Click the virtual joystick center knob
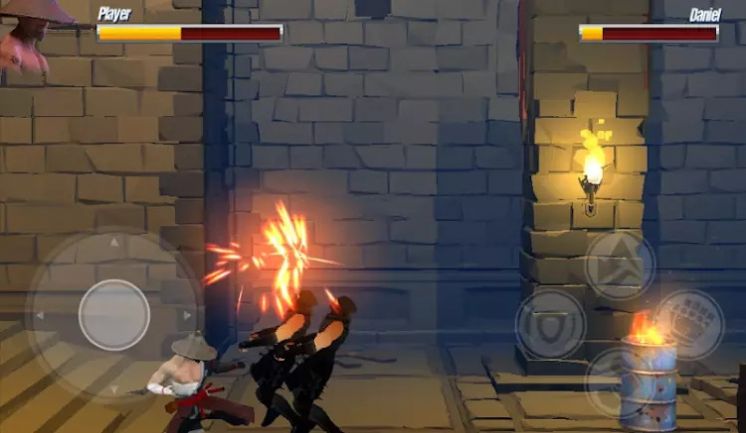Viewport: 746px width, 433px height. click(114, 315)
